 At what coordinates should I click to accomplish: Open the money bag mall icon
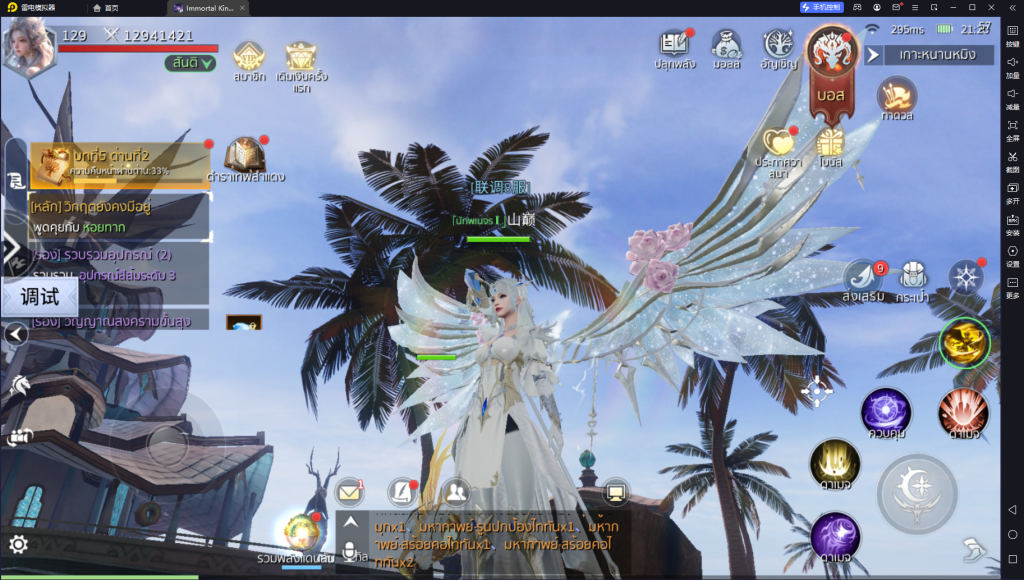[726, 46]
